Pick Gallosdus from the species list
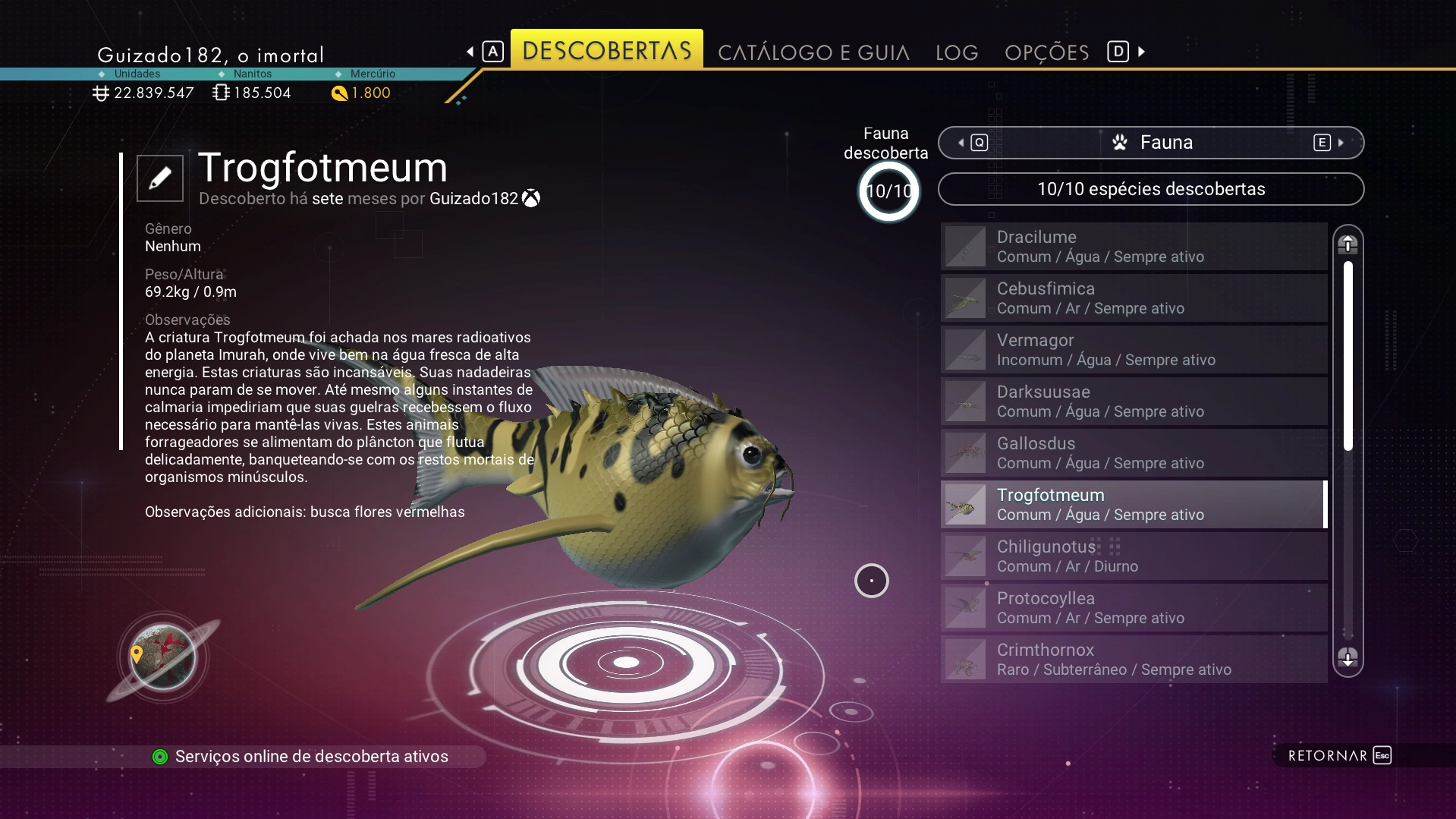Viewport: 1456px width, 819px height. pos(1134,453)
